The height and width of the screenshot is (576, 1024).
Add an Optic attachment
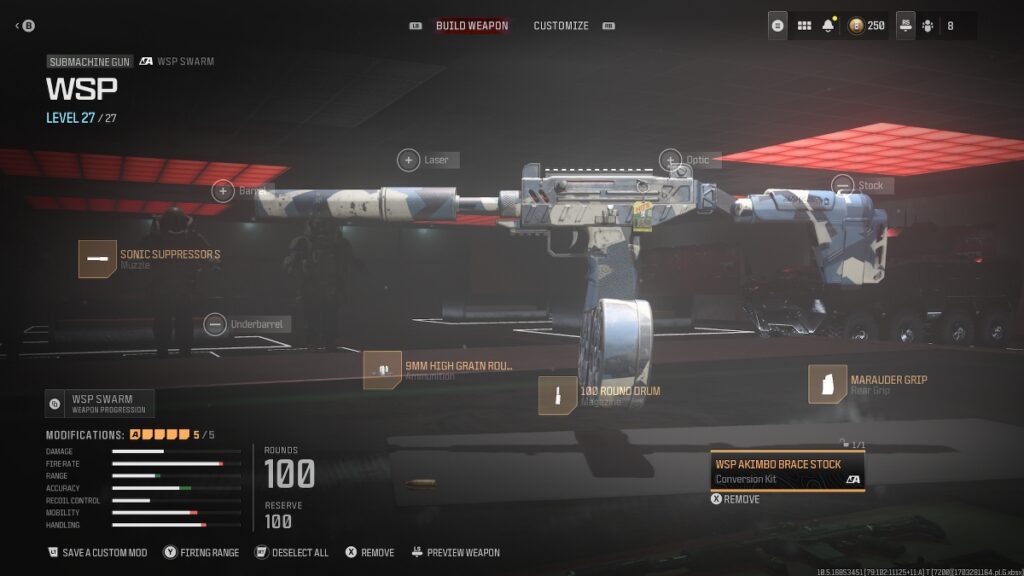pyautogui.click(x=670, y=160)
